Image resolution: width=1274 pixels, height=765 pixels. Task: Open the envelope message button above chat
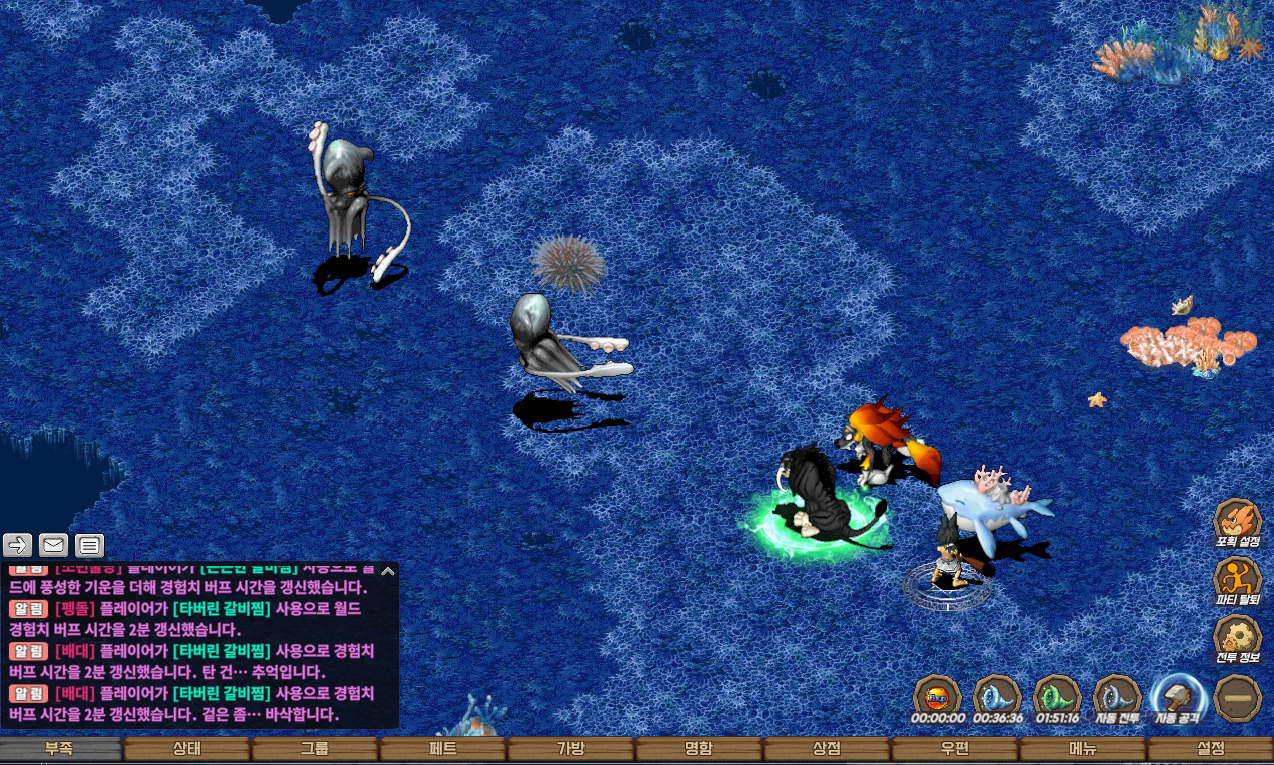point(54,545)
